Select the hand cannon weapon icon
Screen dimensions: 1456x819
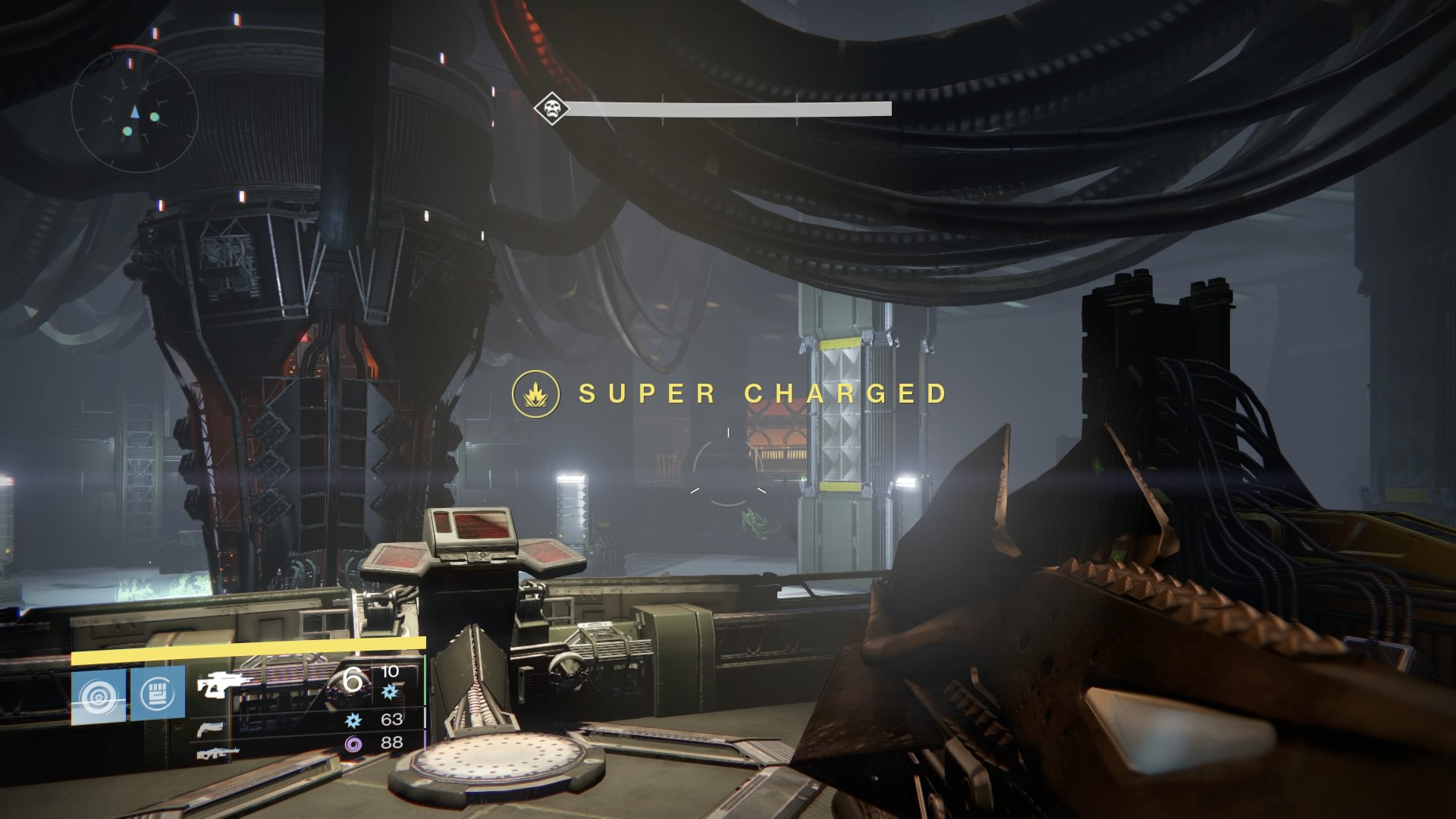point(211,728)
